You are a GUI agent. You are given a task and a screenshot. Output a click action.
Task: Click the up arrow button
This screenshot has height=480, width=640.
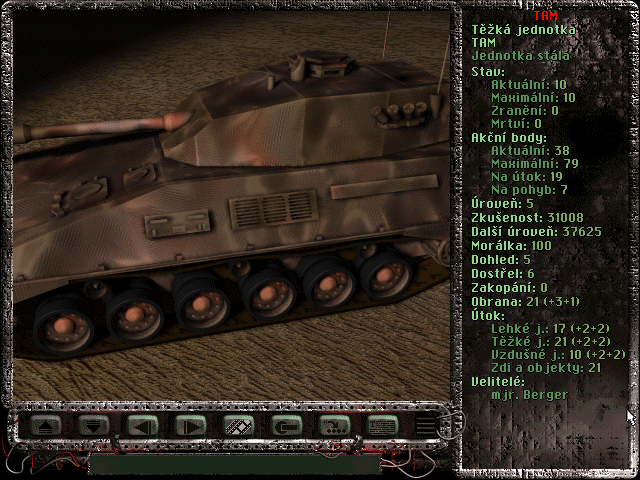point(46,425)
